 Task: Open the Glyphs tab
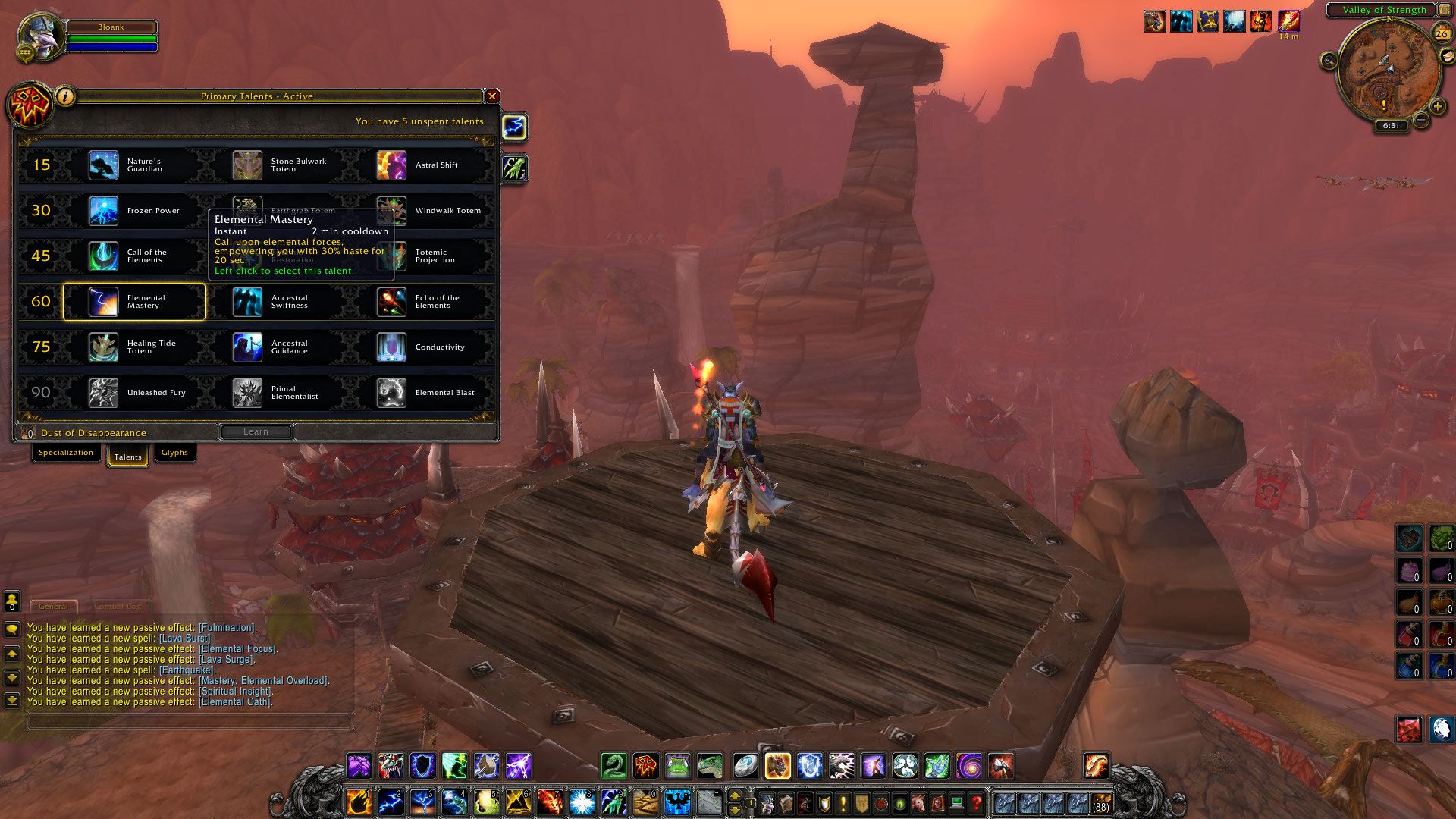pos(174,453)
